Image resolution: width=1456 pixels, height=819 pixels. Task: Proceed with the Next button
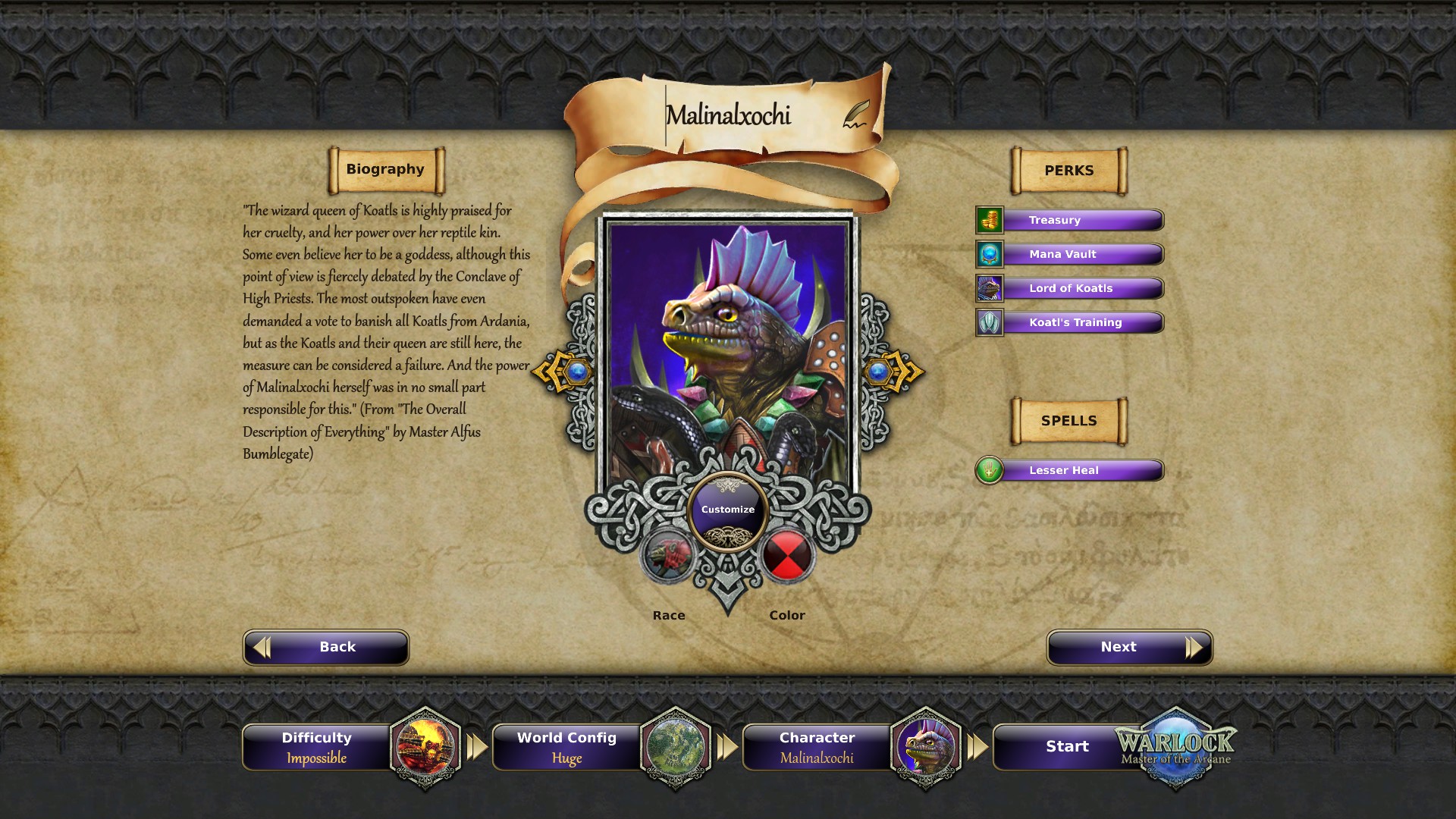point(1129,647)
